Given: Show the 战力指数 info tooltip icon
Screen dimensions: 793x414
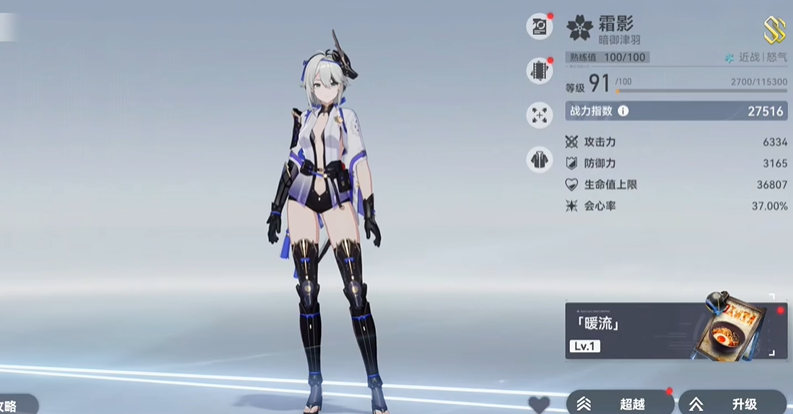Looking at the screenshot, I should (x=623, y=112).
